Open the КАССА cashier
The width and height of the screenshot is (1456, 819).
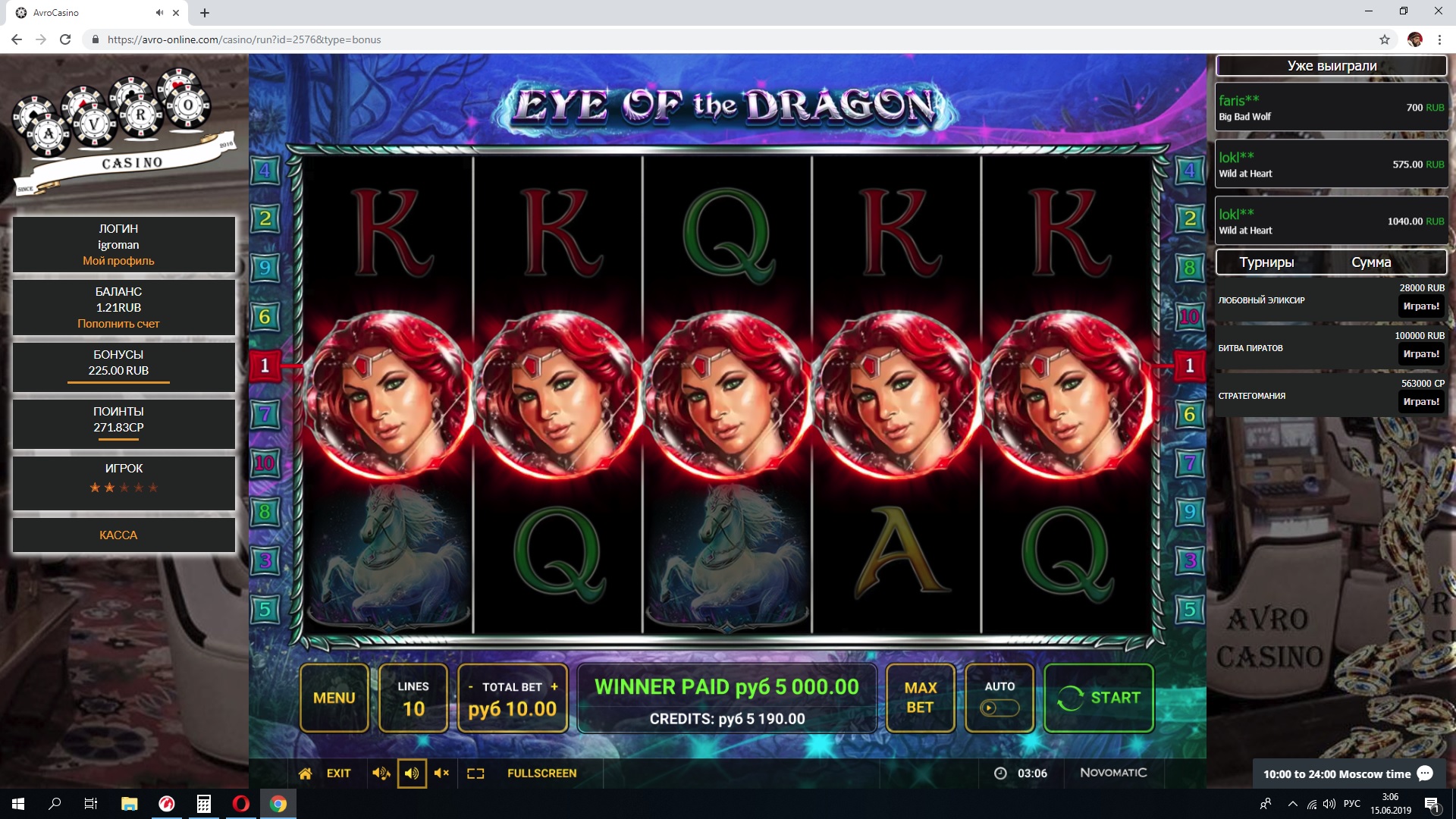coord(118,535)
